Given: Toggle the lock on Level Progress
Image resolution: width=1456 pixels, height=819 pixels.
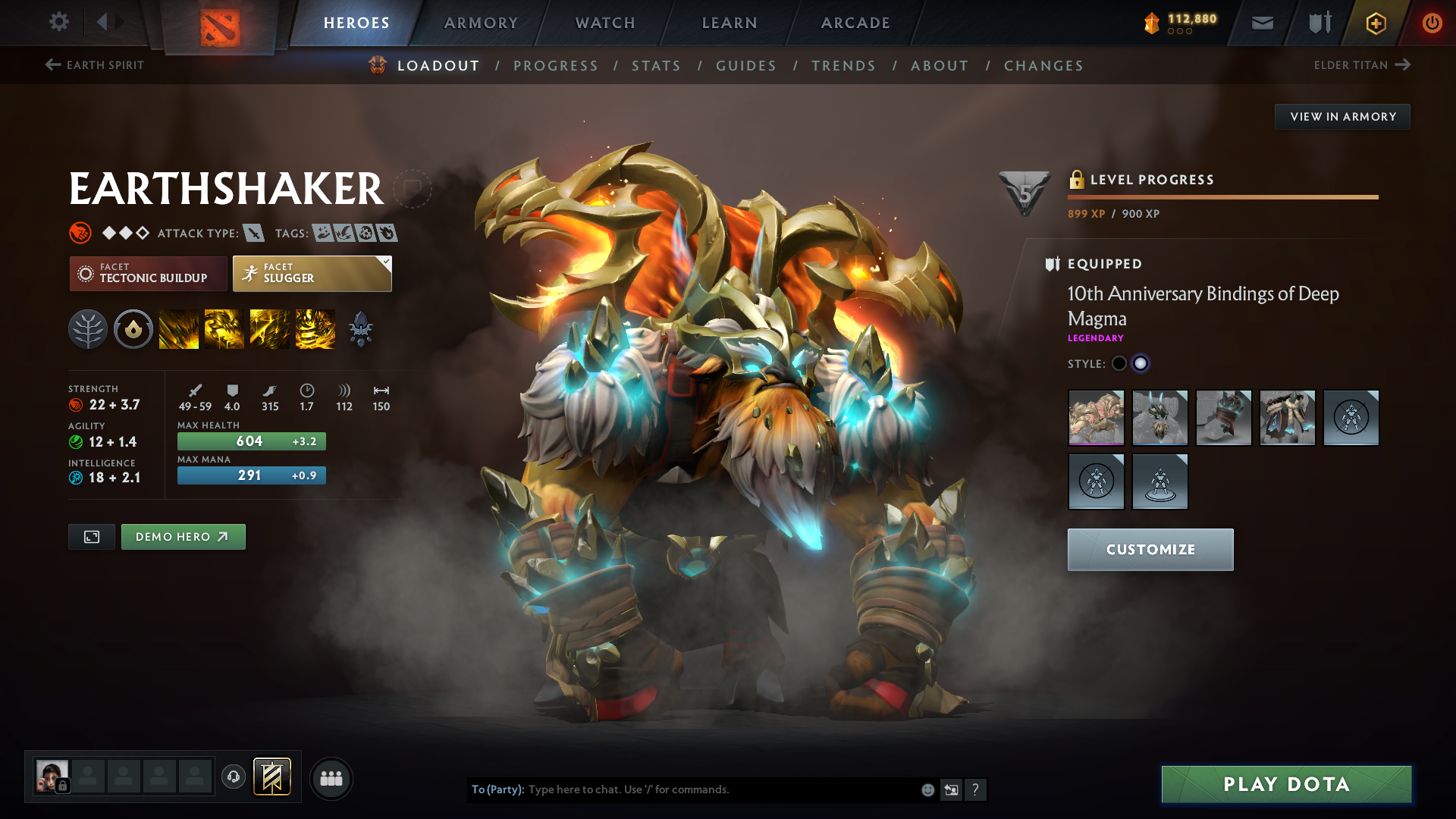Looking at the screenshot, I should 1076,180.
